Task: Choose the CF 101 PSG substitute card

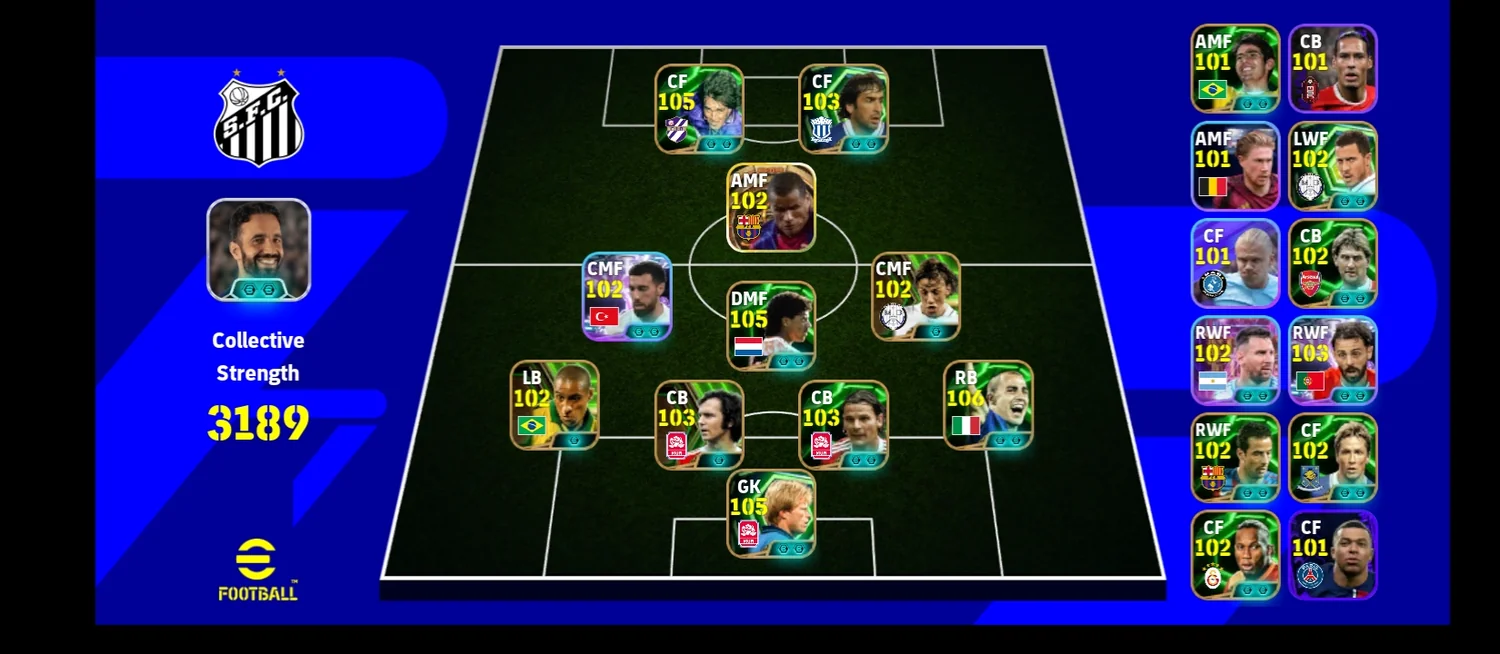Action: point(1333,555)
